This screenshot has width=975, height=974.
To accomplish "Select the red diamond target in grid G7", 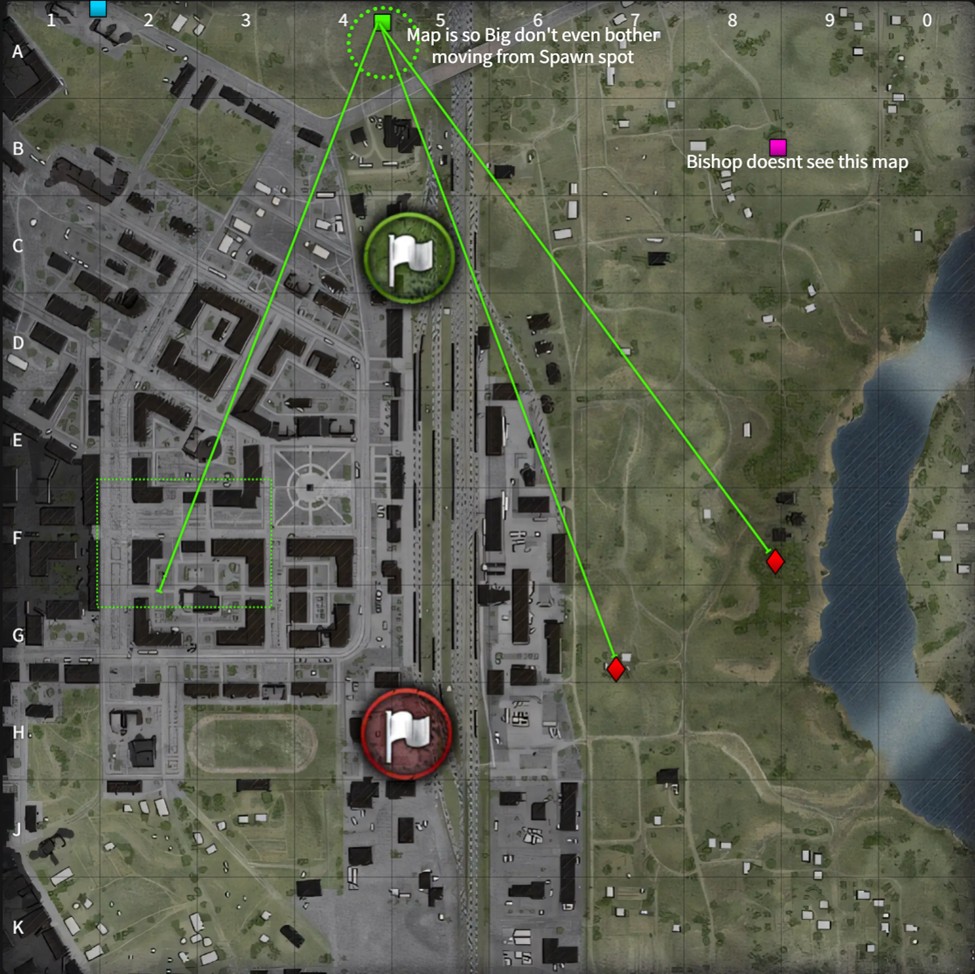I will click(616, 668).
